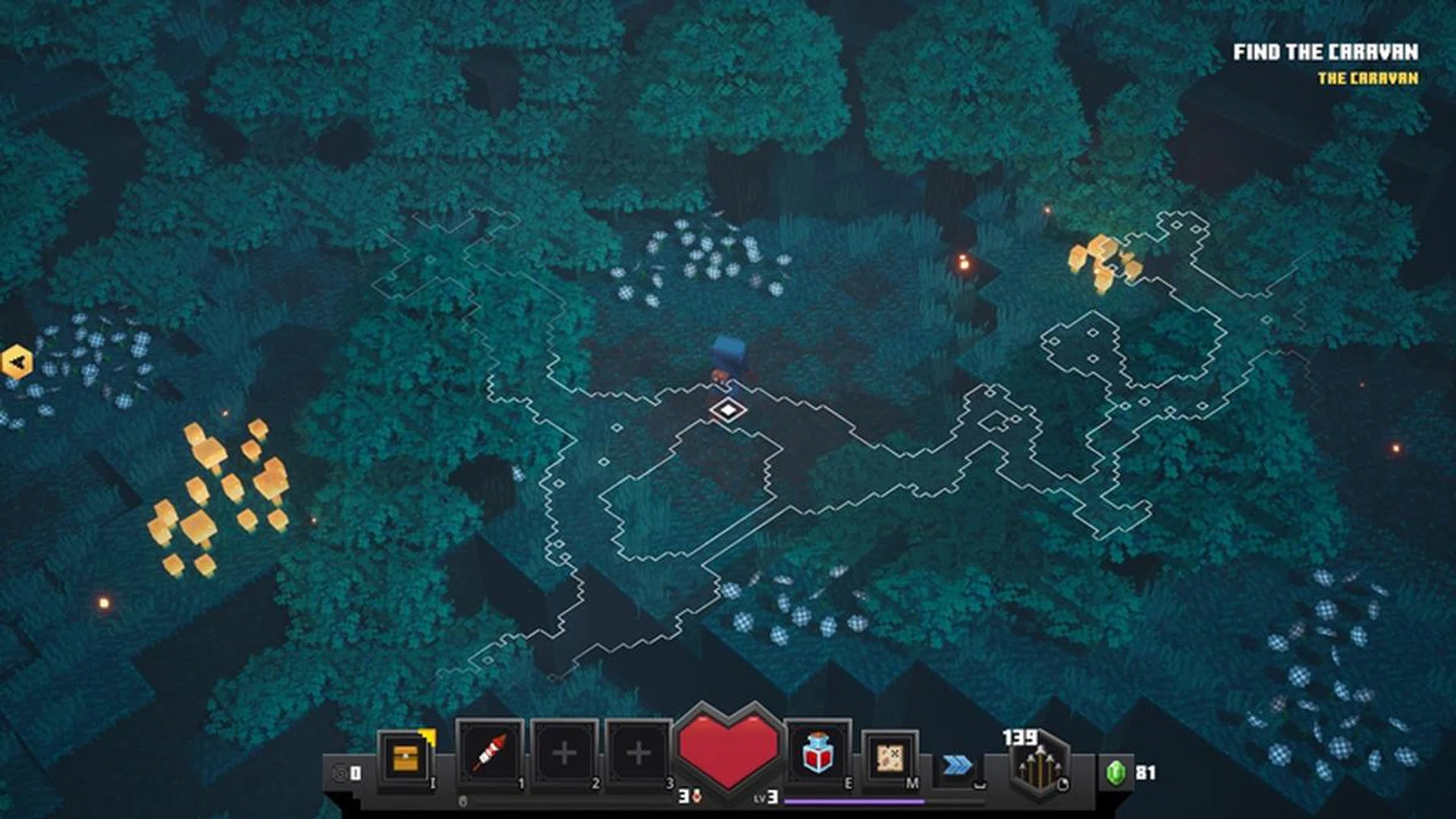Click the yellow hexagon direction marker
This screenshot has width=1456, height=819.
[x=17, y=362]
